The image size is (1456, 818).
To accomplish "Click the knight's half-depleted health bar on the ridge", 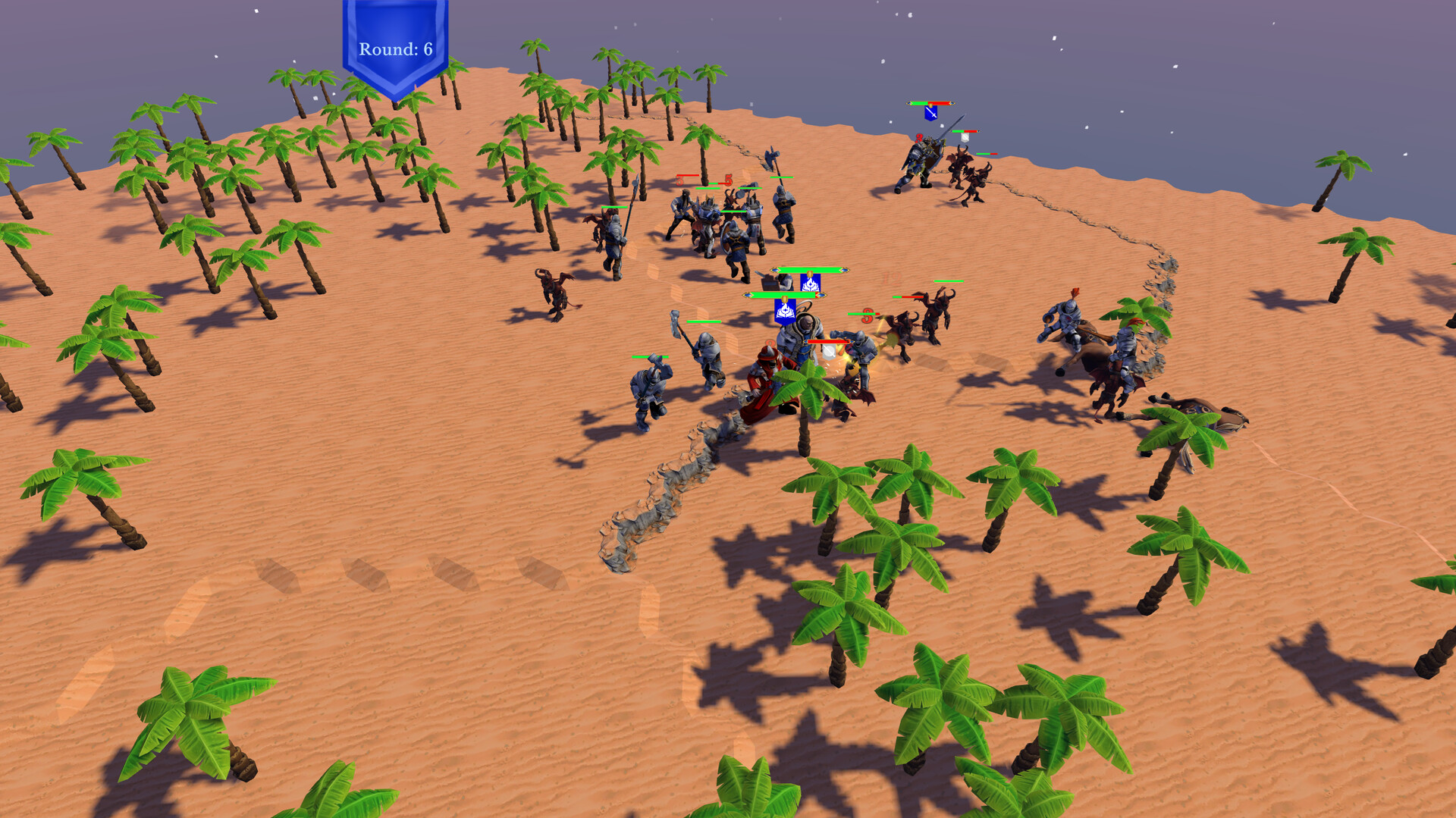I will point(930,103).
